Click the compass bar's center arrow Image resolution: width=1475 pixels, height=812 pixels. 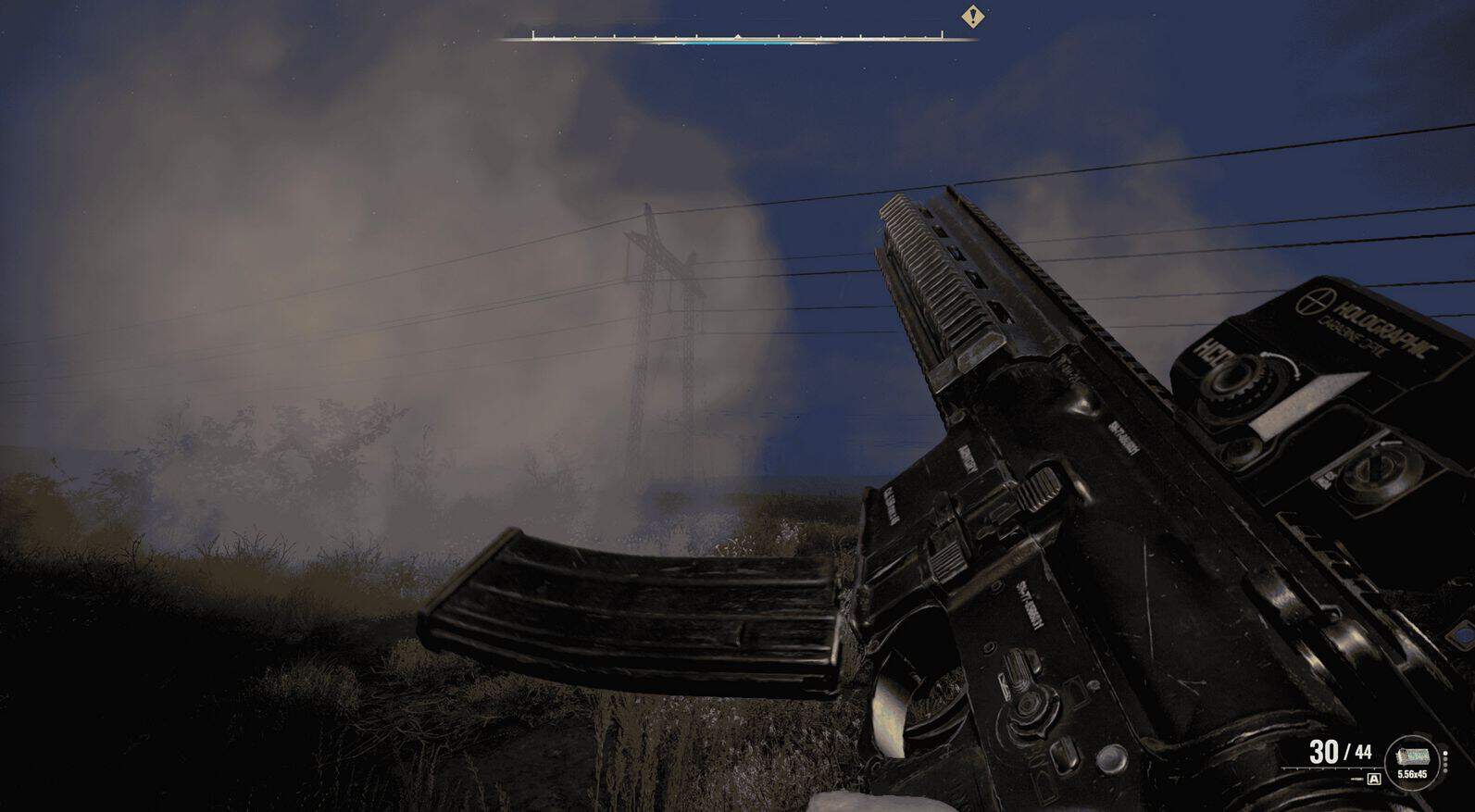coord(737,36)
